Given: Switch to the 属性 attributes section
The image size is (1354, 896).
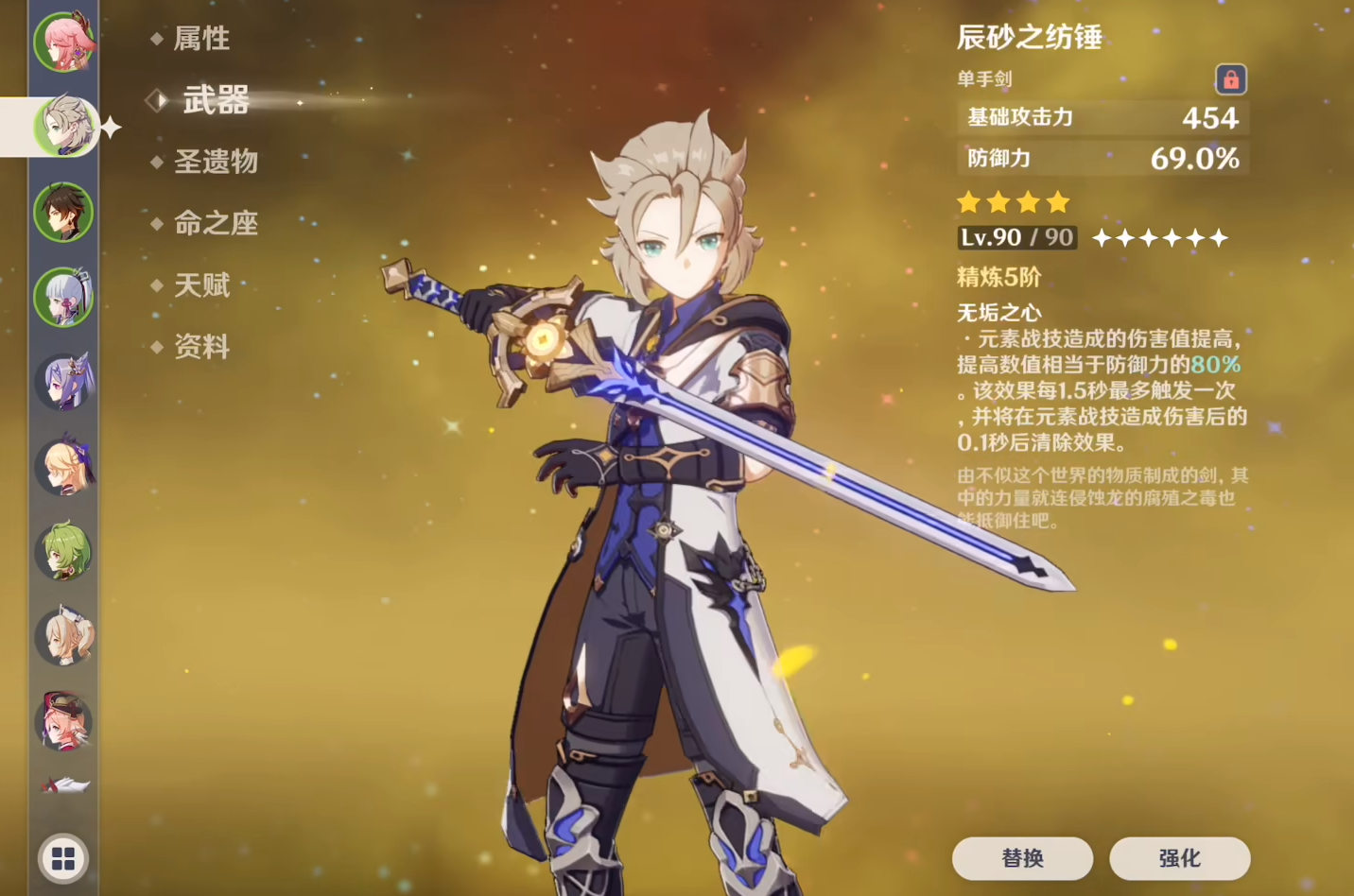Looking at the screenshot, I should coord(201,39).
